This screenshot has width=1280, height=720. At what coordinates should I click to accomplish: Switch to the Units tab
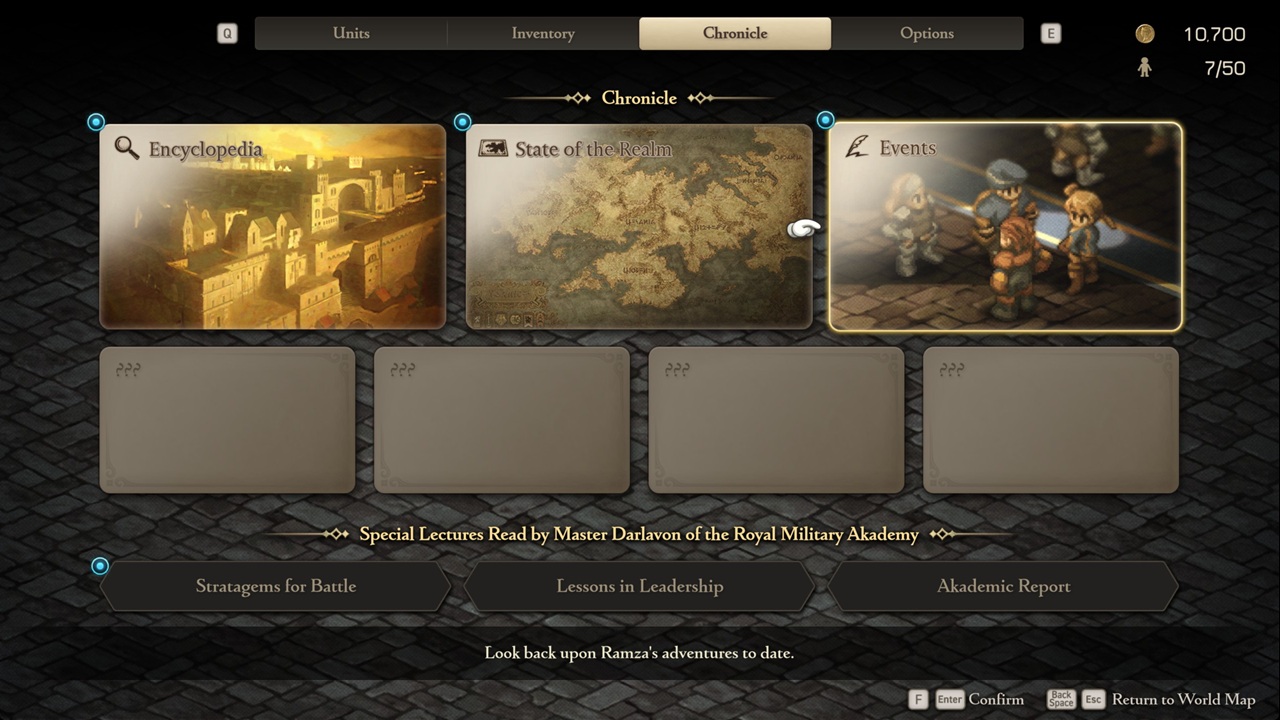[351, 33]
